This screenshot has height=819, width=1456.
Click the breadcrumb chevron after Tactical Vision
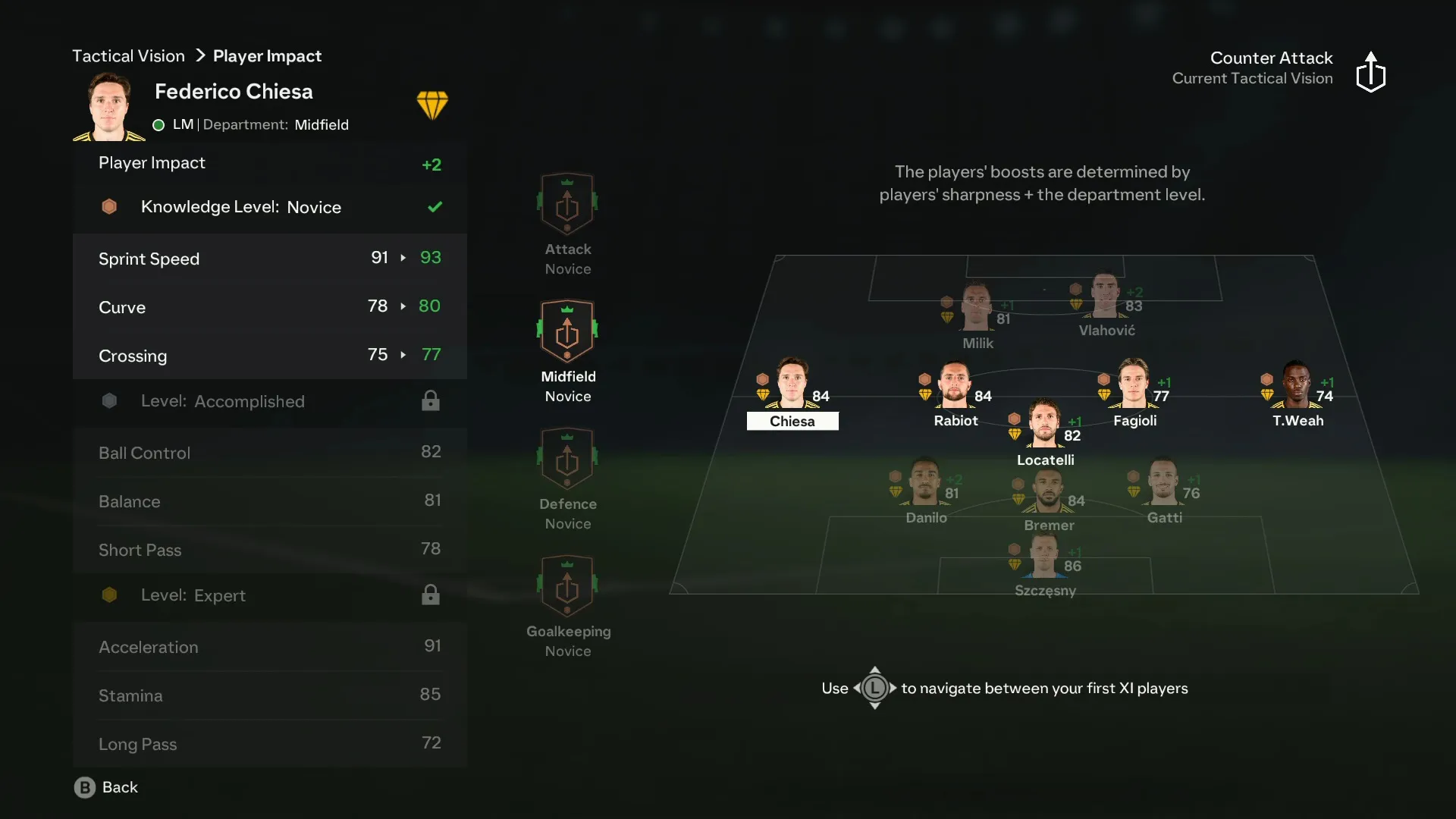pyautogui.click(x=199, y=55)
